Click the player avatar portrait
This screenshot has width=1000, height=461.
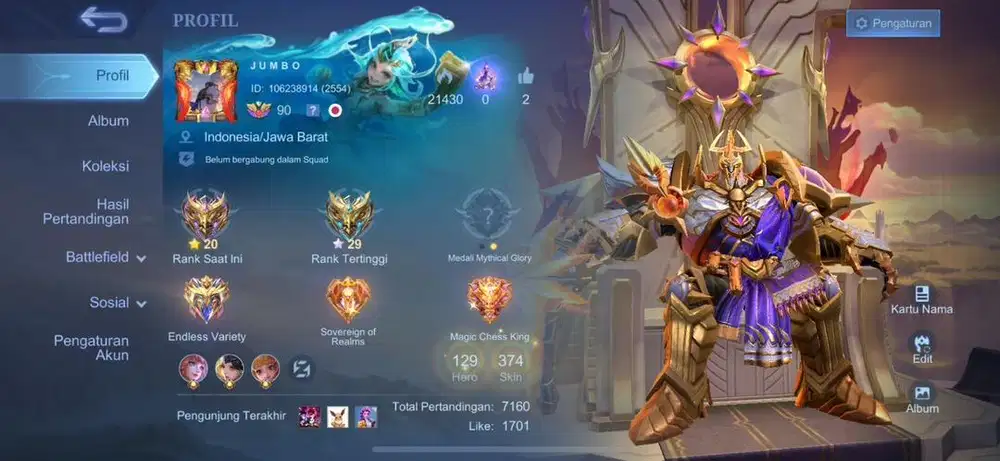[206, 91]
